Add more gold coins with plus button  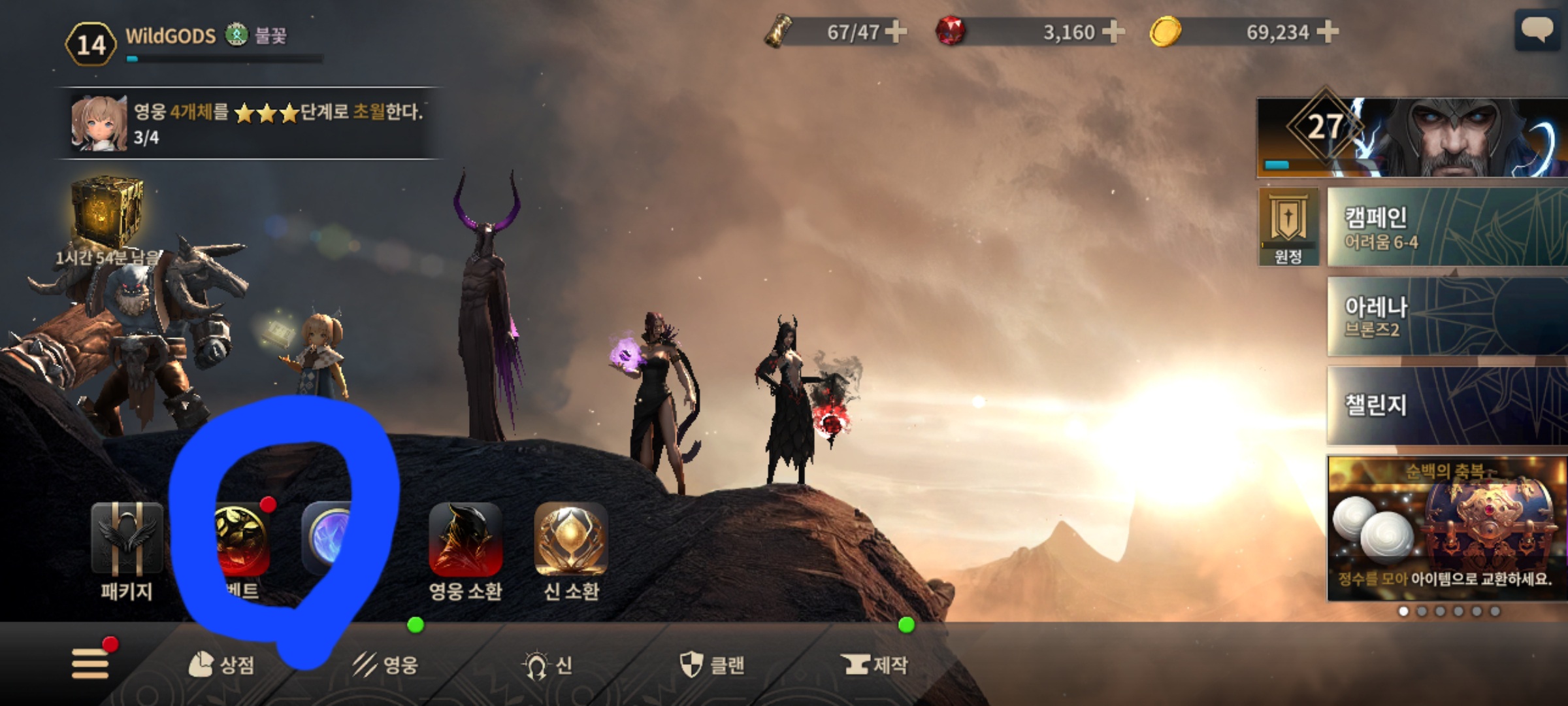tap(1328, 31)
